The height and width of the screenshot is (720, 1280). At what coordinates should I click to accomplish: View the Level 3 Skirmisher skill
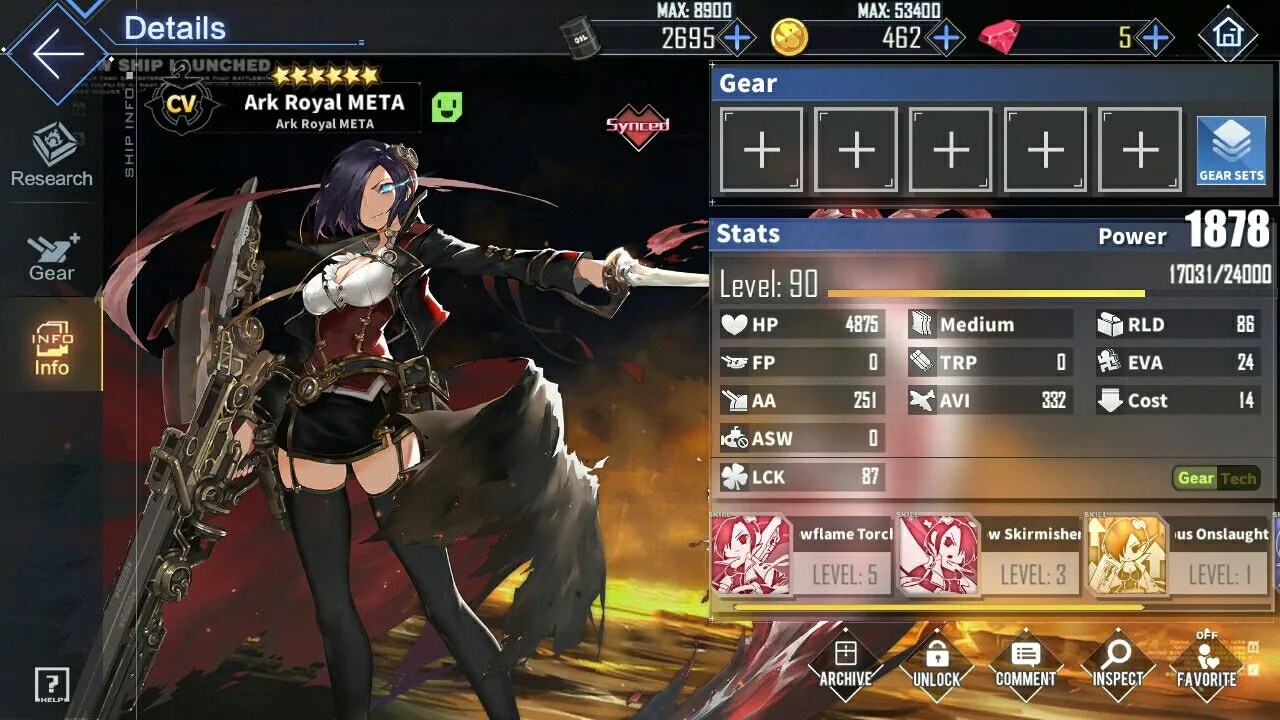click(x=989, y=556)
